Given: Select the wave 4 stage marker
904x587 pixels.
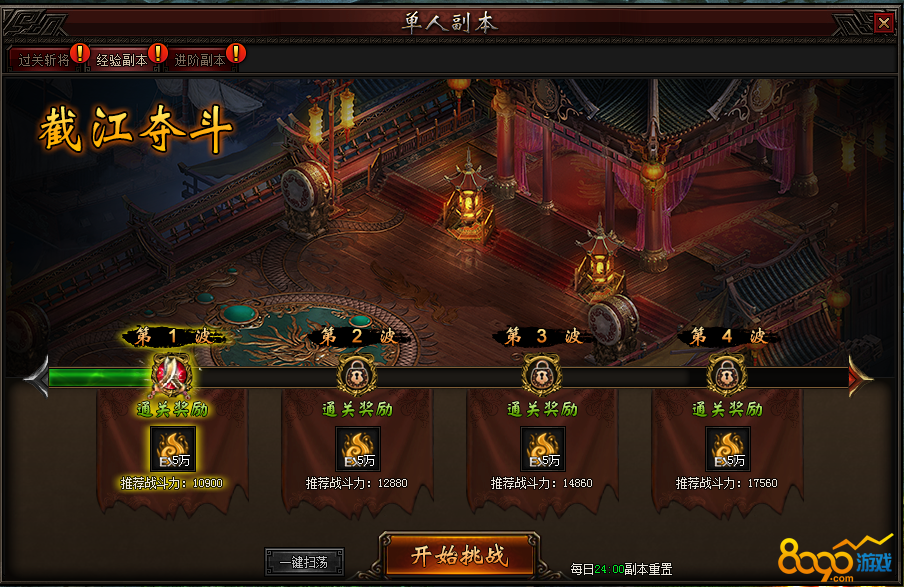Looking at the screenshot, I should click(726, 377).
